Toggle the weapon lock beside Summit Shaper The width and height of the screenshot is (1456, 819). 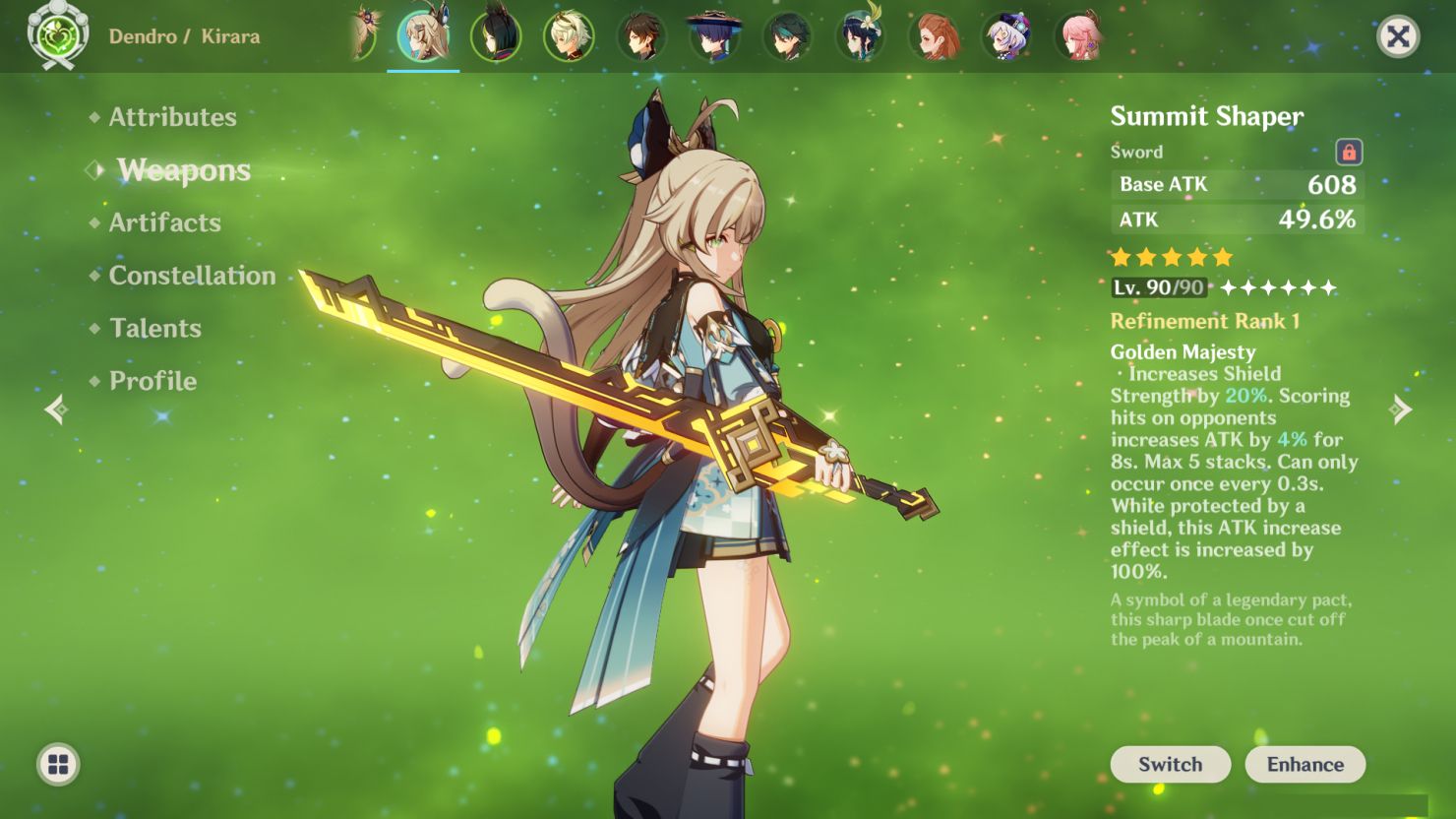point(1349,152)
